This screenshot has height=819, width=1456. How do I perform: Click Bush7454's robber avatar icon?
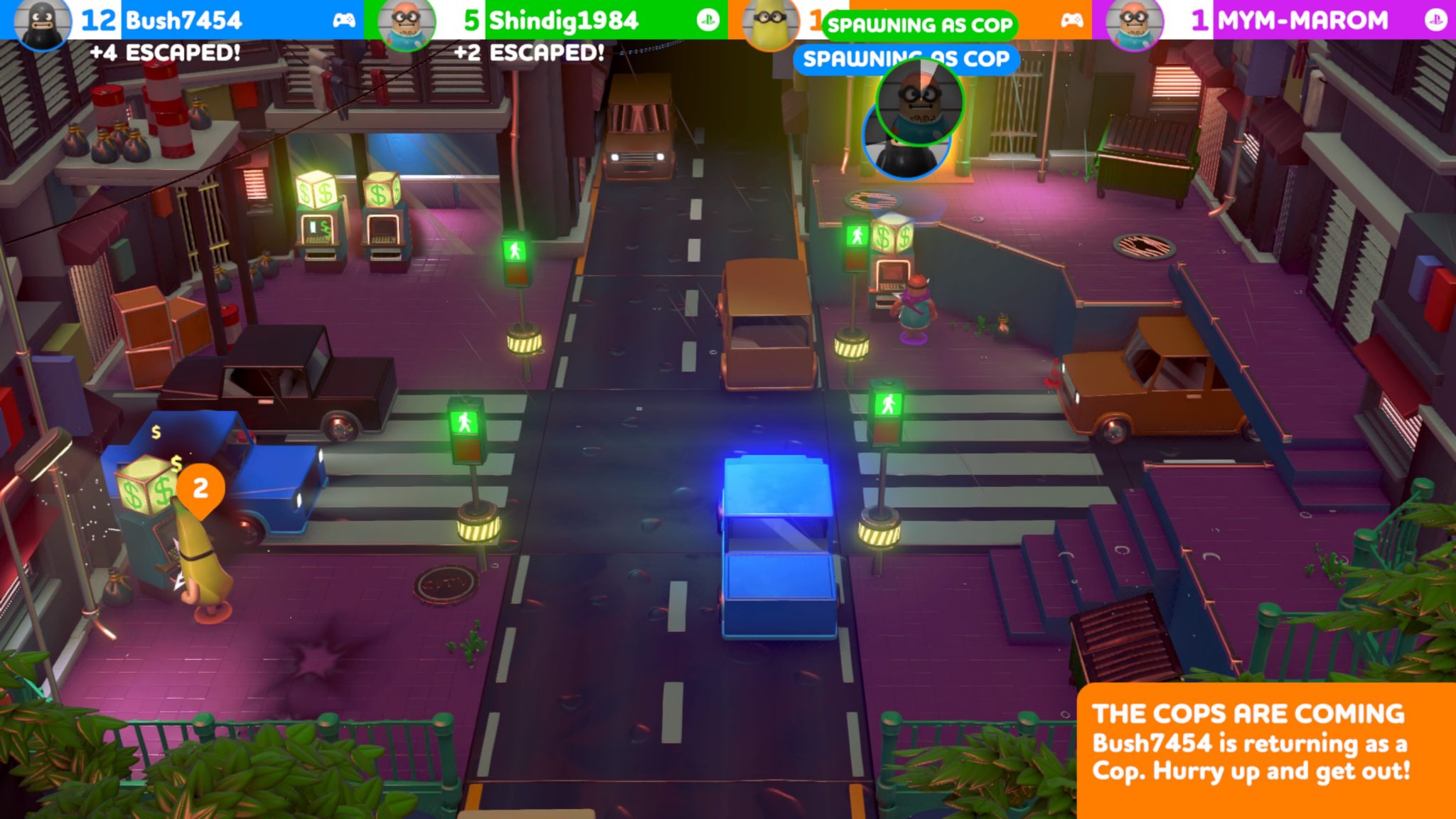41,21
